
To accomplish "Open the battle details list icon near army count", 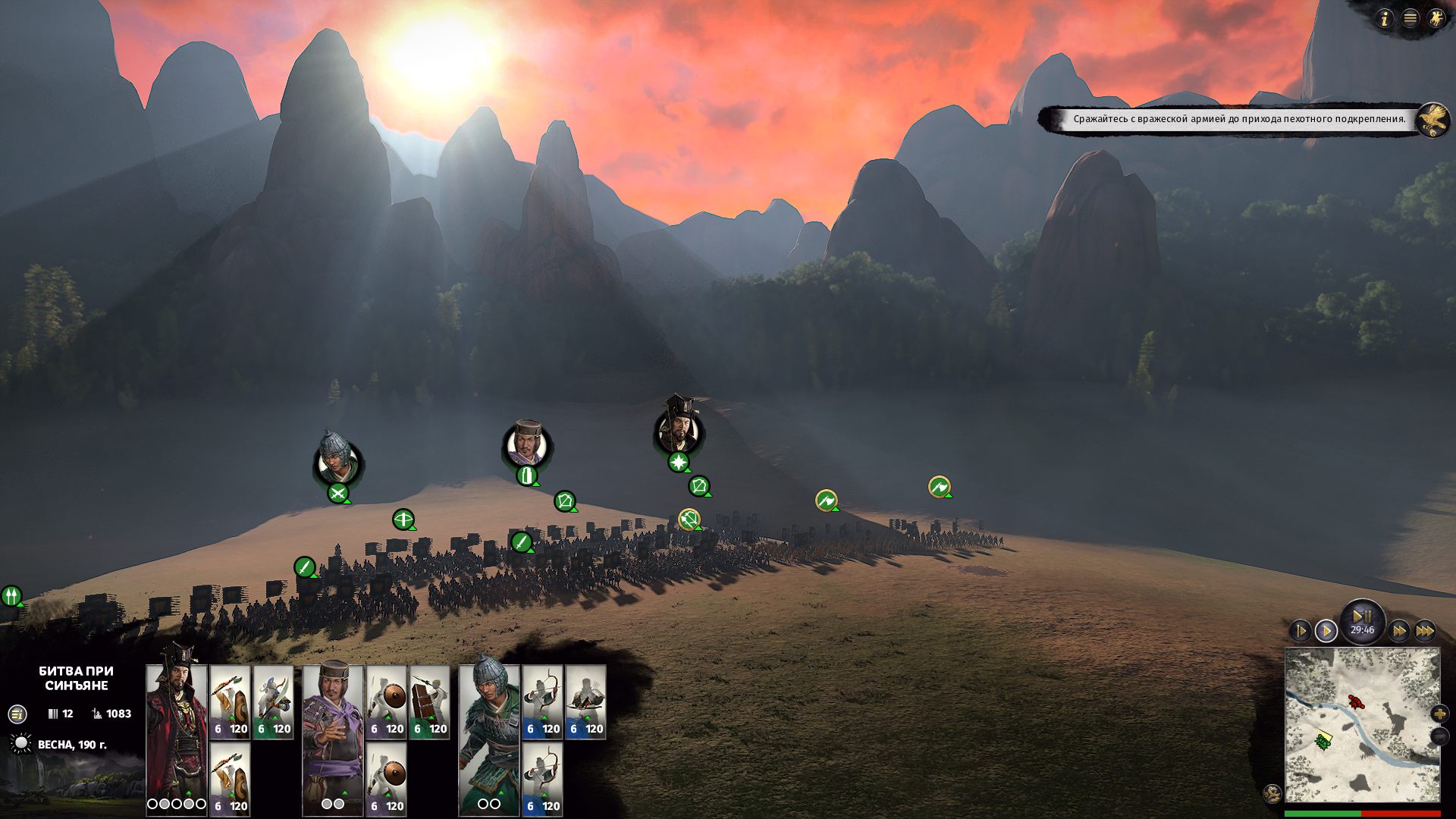I will (17, 714).
